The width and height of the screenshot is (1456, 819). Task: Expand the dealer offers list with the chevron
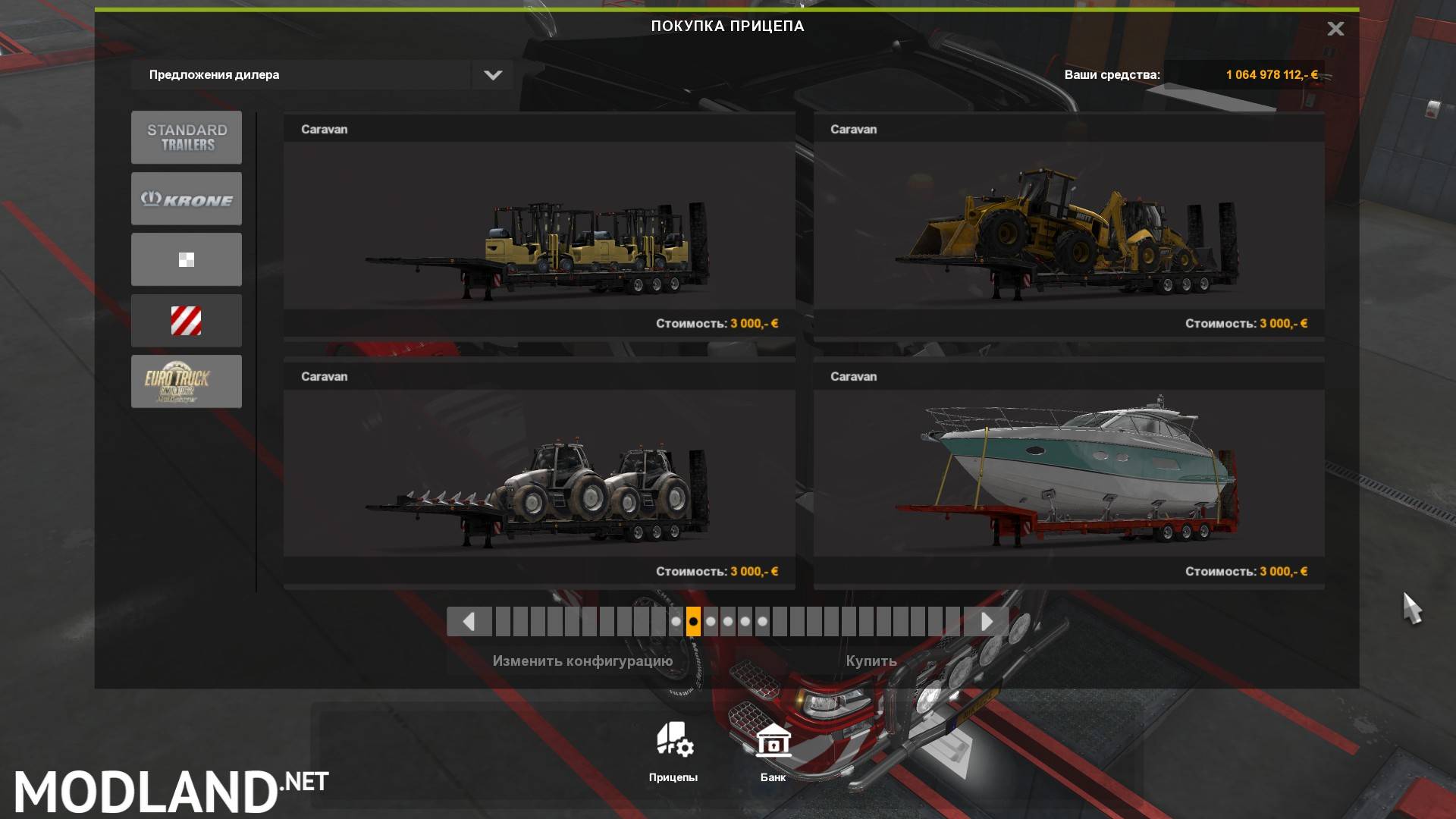pyautogui.click(x=492, y=74)
